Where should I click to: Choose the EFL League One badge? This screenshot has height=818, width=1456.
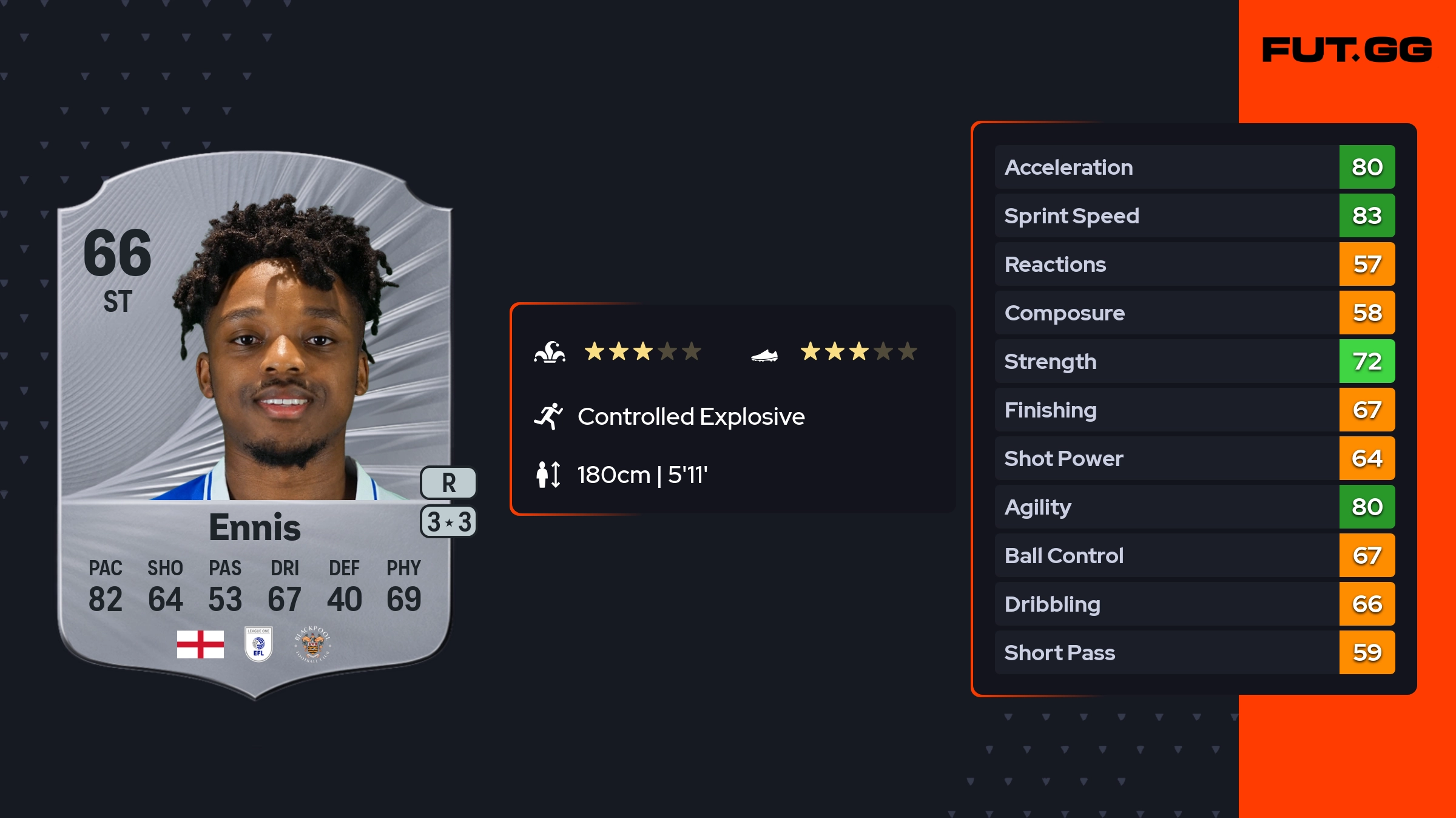(258, 644)
